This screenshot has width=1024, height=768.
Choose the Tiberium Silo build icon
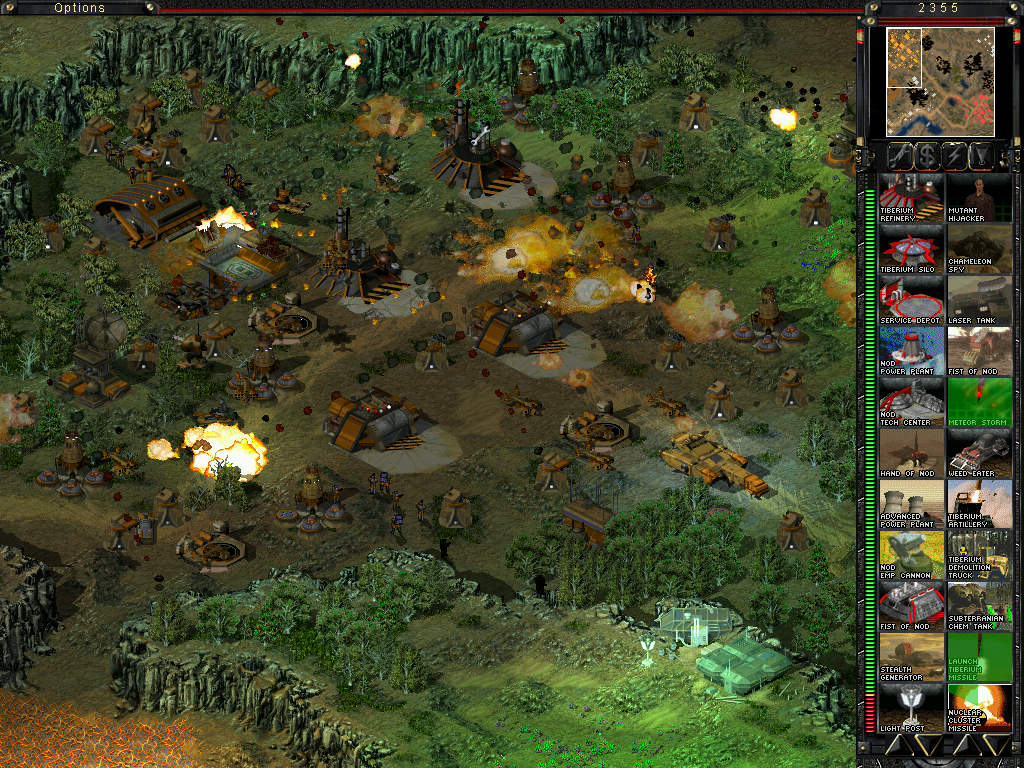(911, 249)
